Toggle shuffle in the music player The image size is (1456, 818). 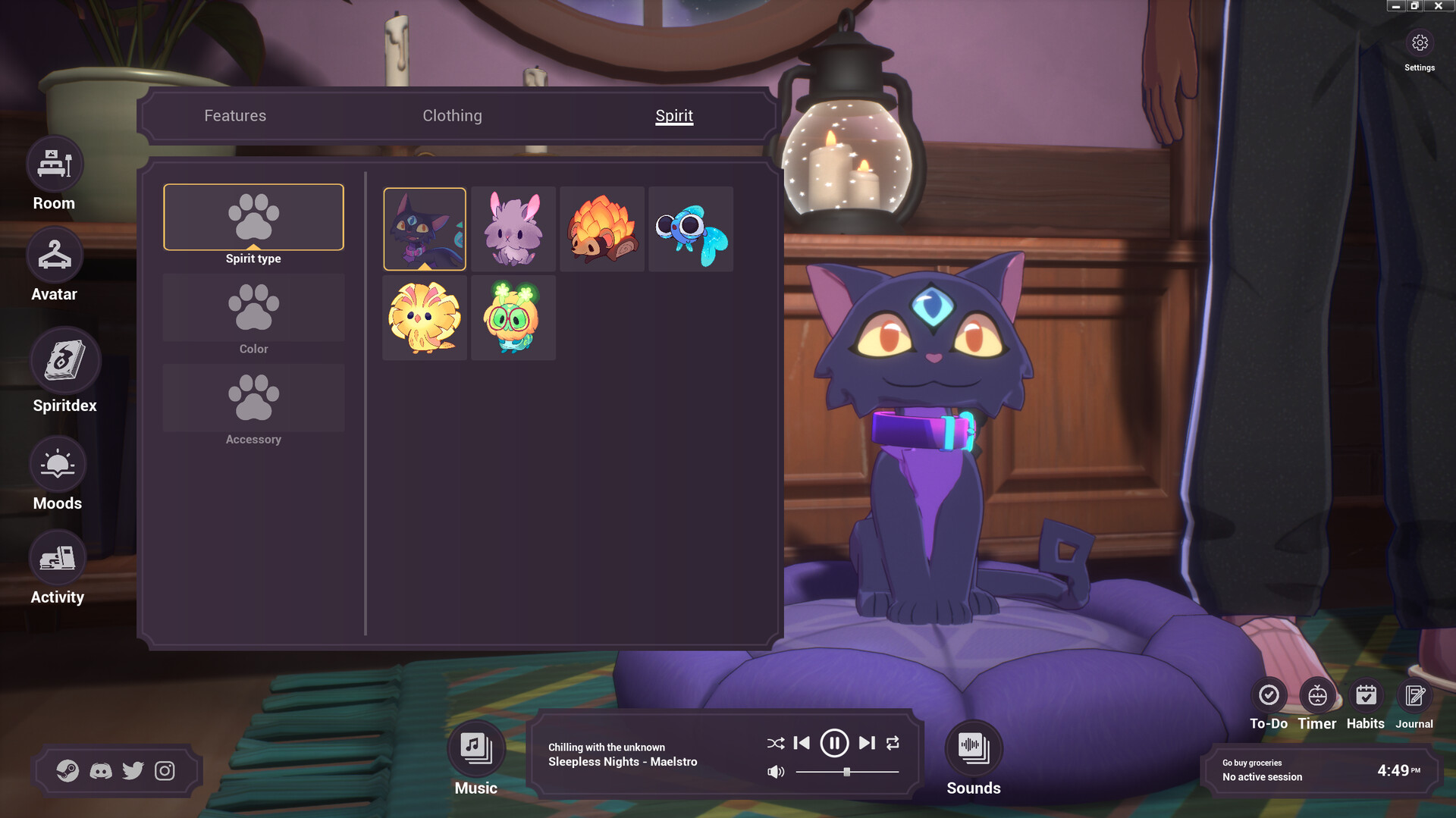pos(775,744)
